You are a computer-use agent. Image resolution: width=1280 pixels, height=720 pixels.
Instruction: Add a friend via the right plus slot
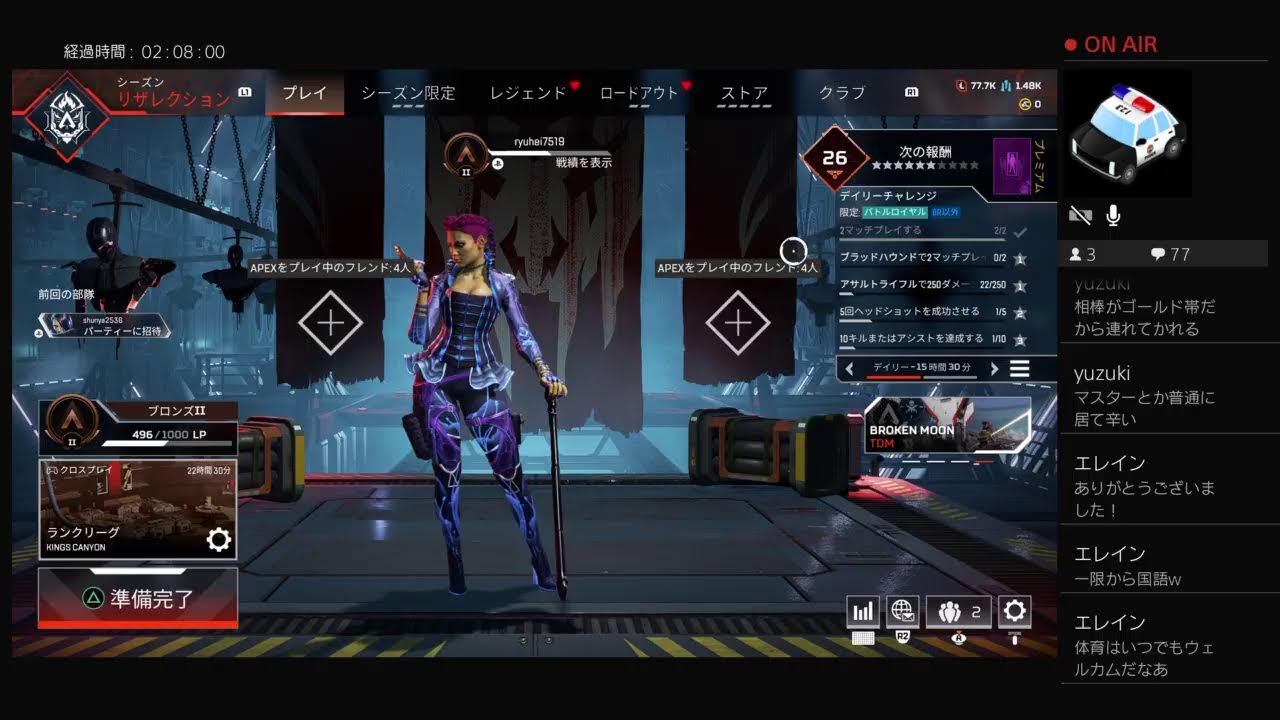pos(738,323)
